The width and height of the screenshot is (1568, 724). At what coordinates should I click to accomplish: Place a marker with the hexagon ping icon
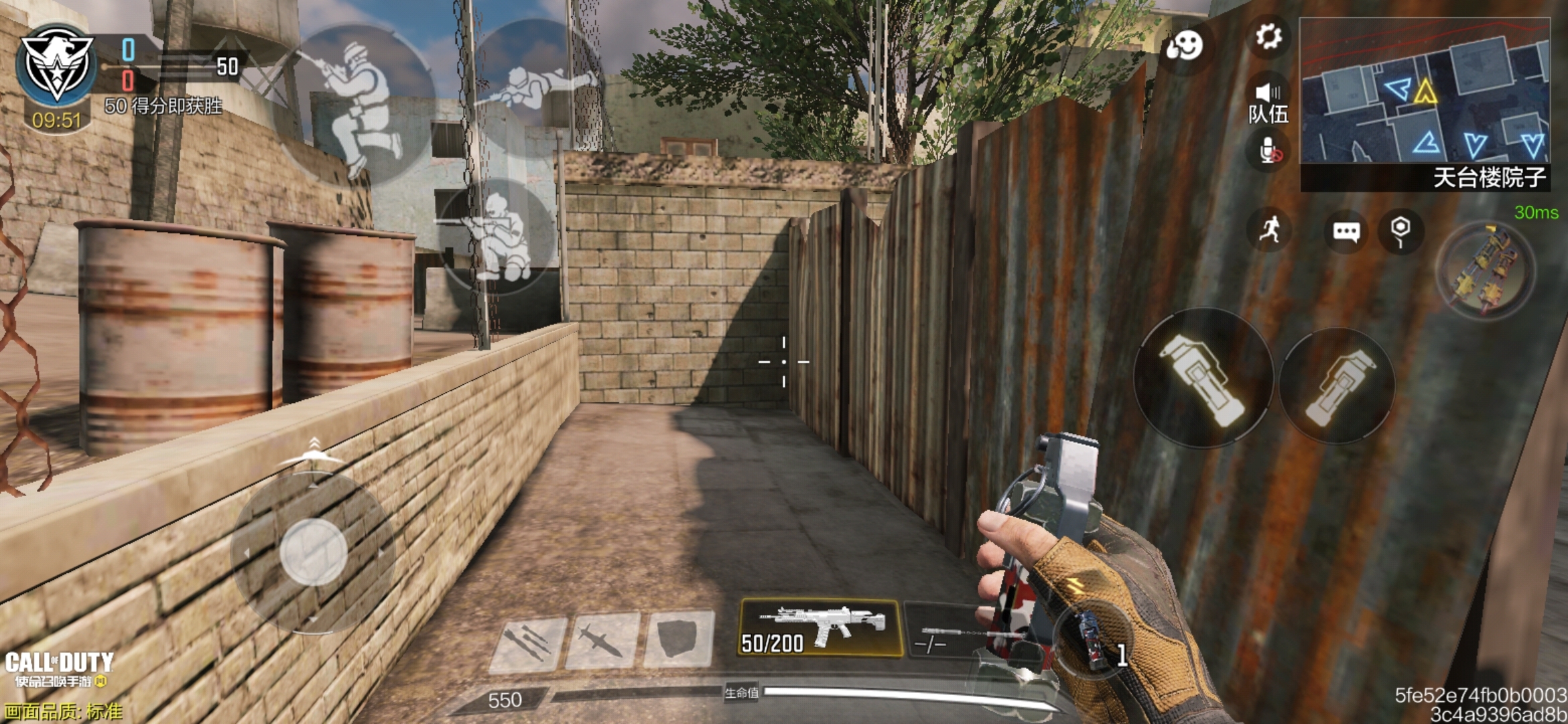[x=1400, y=231]
